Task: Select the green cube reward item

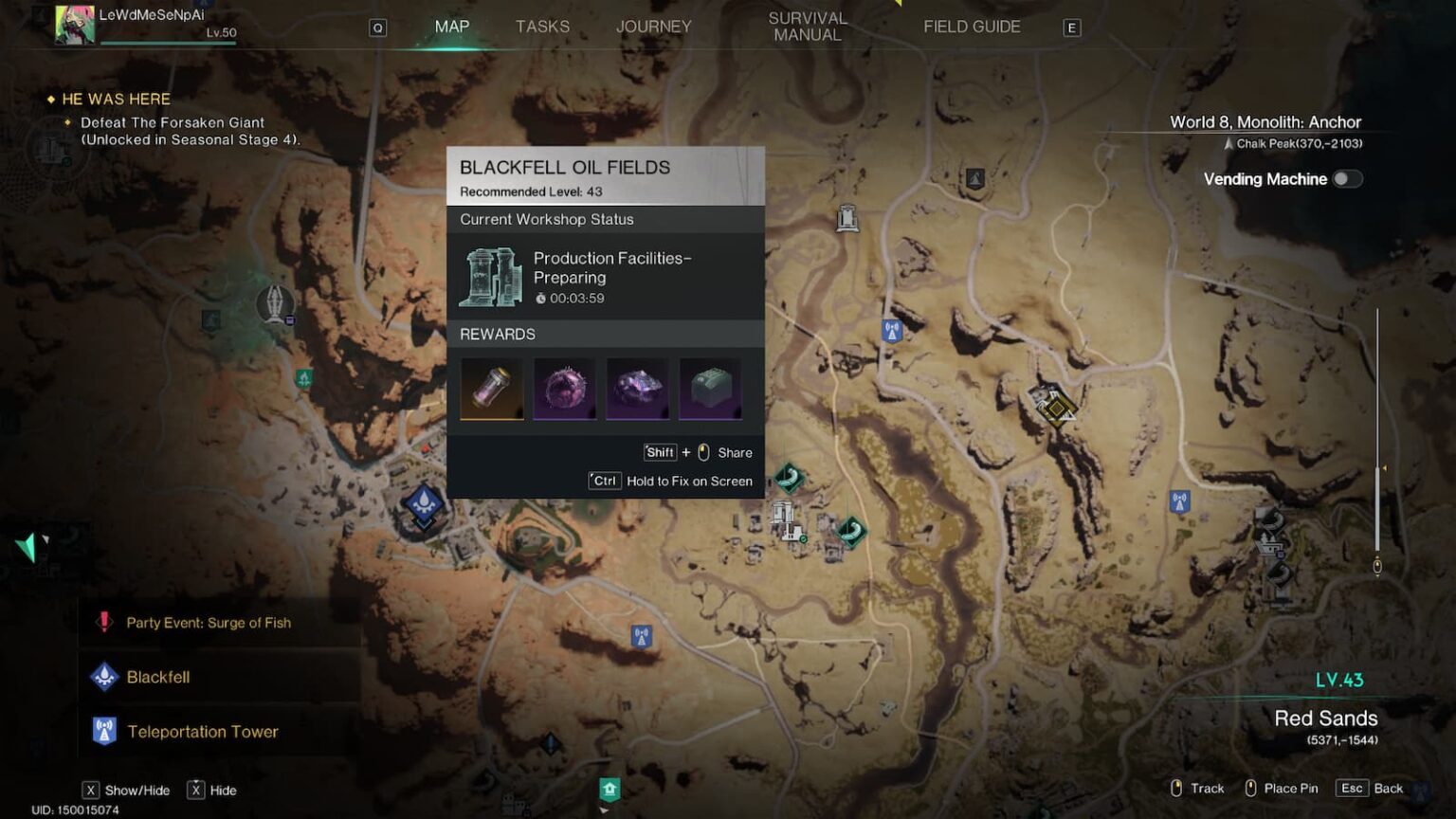Action: [x=710, y=389]
